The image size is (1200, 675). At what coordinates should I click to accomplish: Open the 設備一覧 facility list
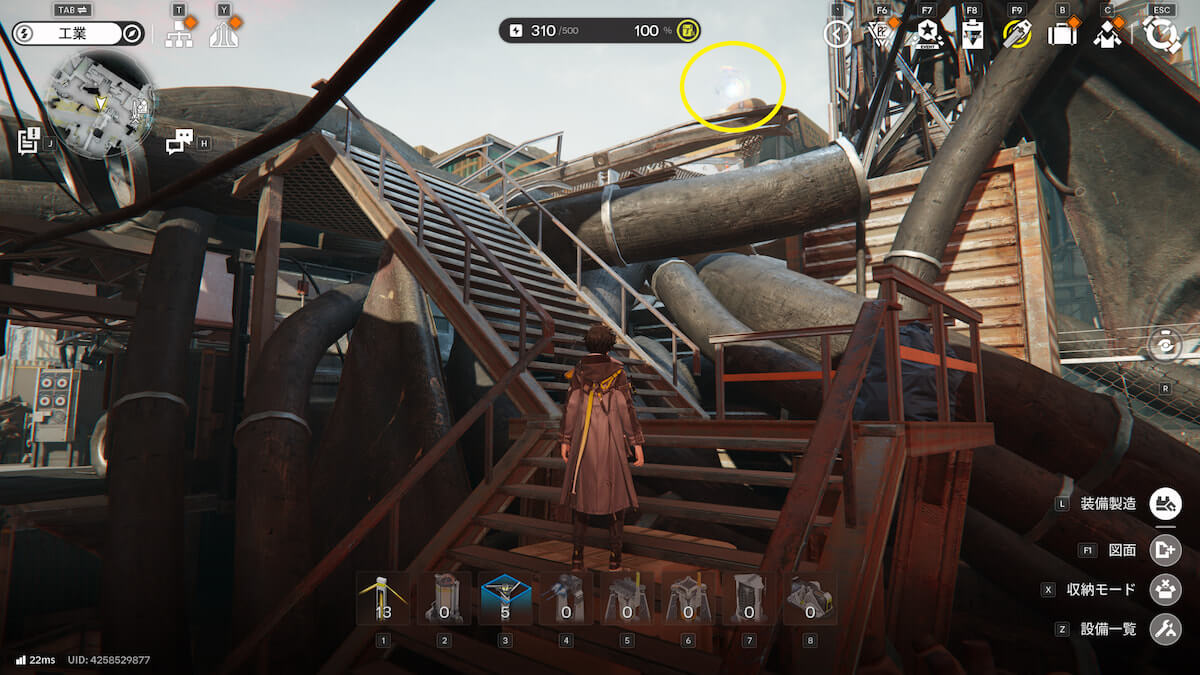point(1165,629)
